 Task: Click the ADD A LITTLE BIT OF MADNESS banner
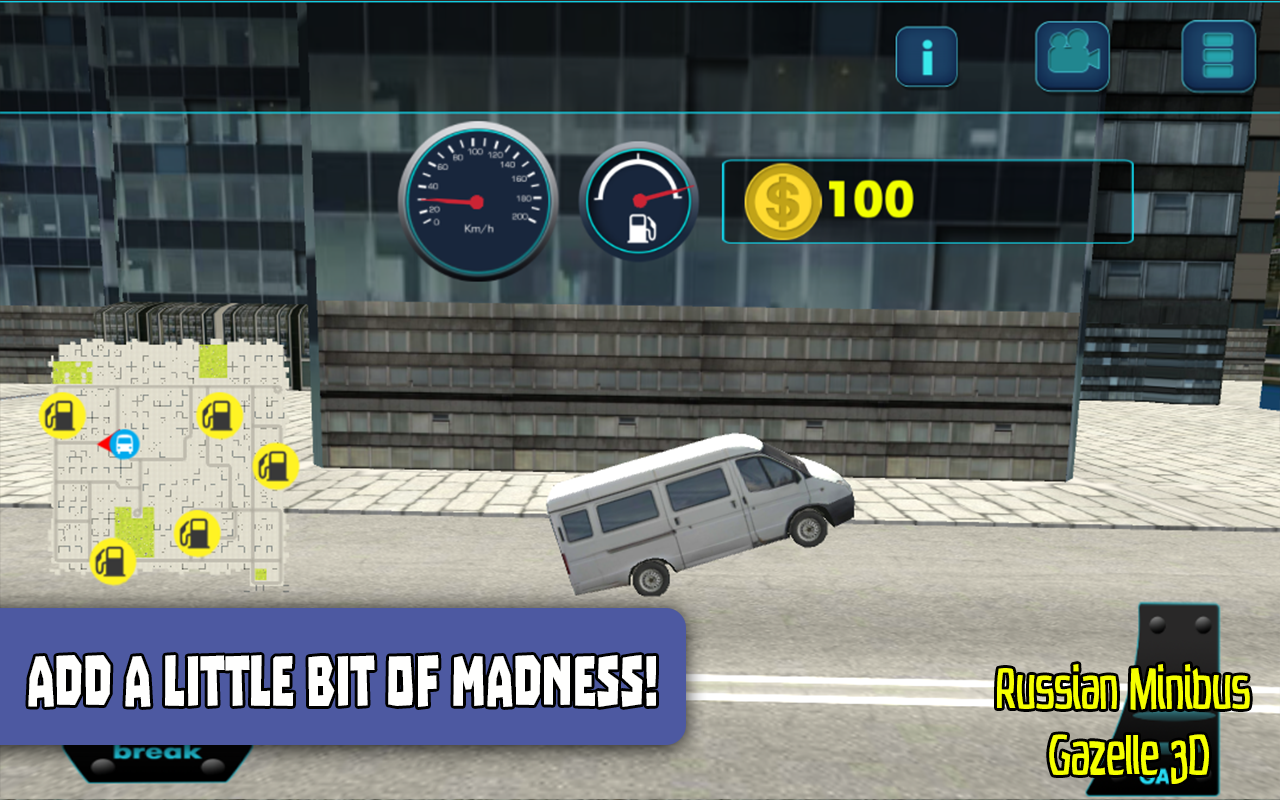345,677
